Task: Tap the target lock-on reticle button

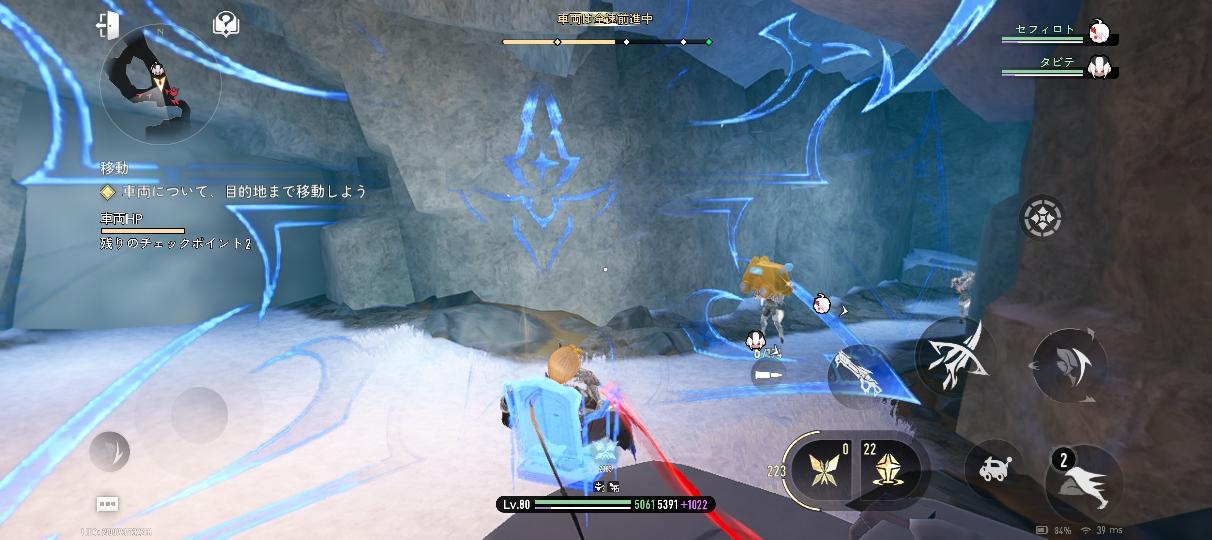Action: point(1041,217)
